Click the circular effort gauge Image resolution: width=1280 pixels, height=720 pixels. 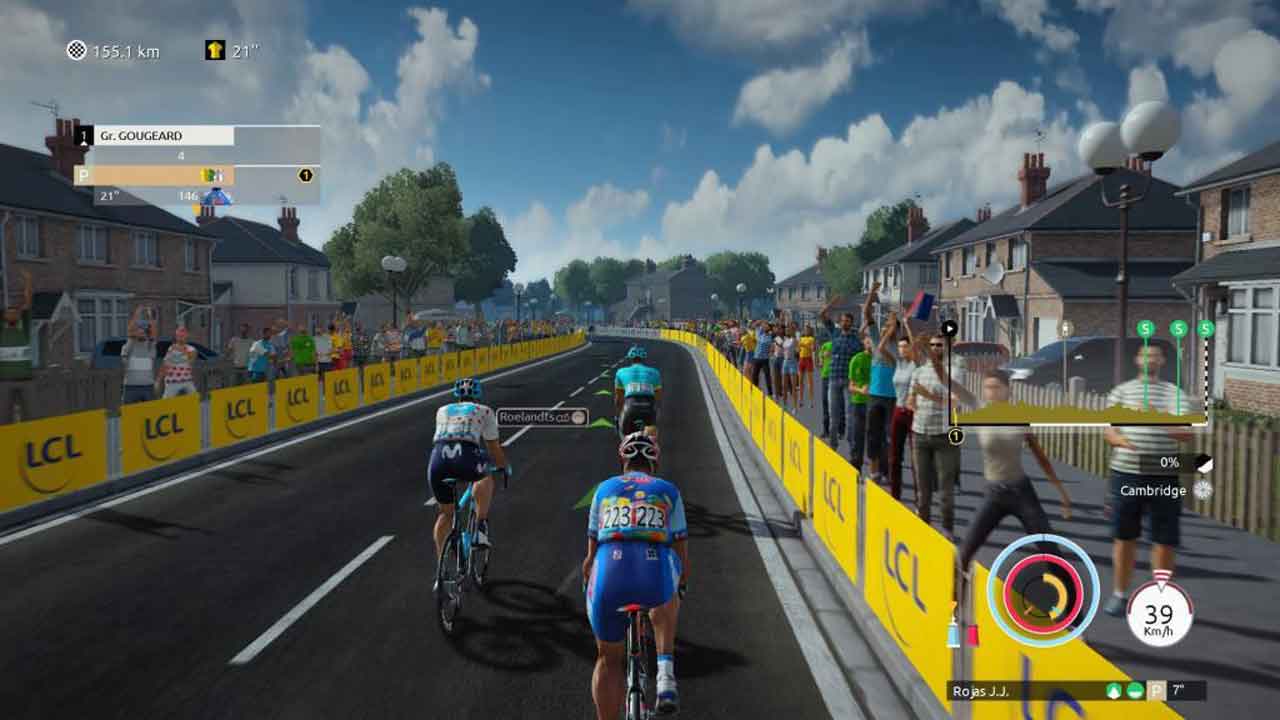click(1042, 590)
